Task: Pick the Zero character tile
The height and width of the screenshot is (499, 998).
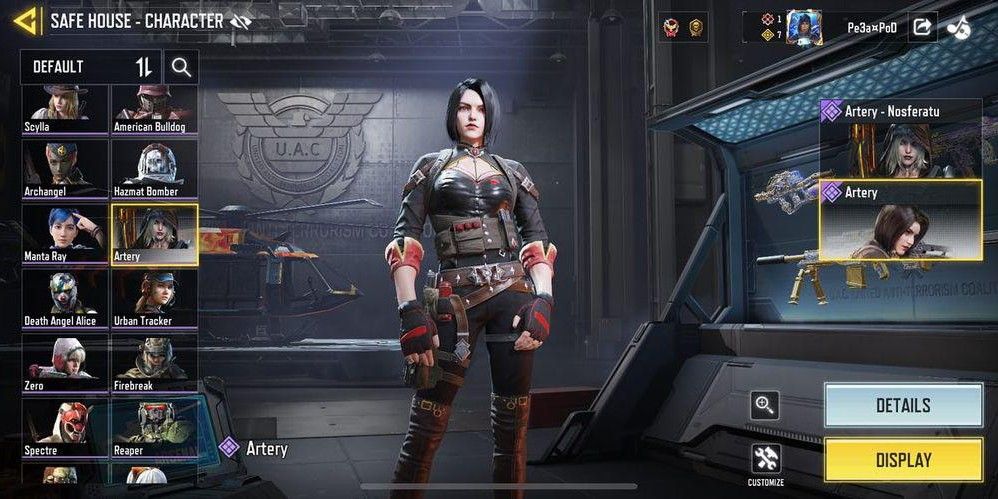Action: [66, 363]
